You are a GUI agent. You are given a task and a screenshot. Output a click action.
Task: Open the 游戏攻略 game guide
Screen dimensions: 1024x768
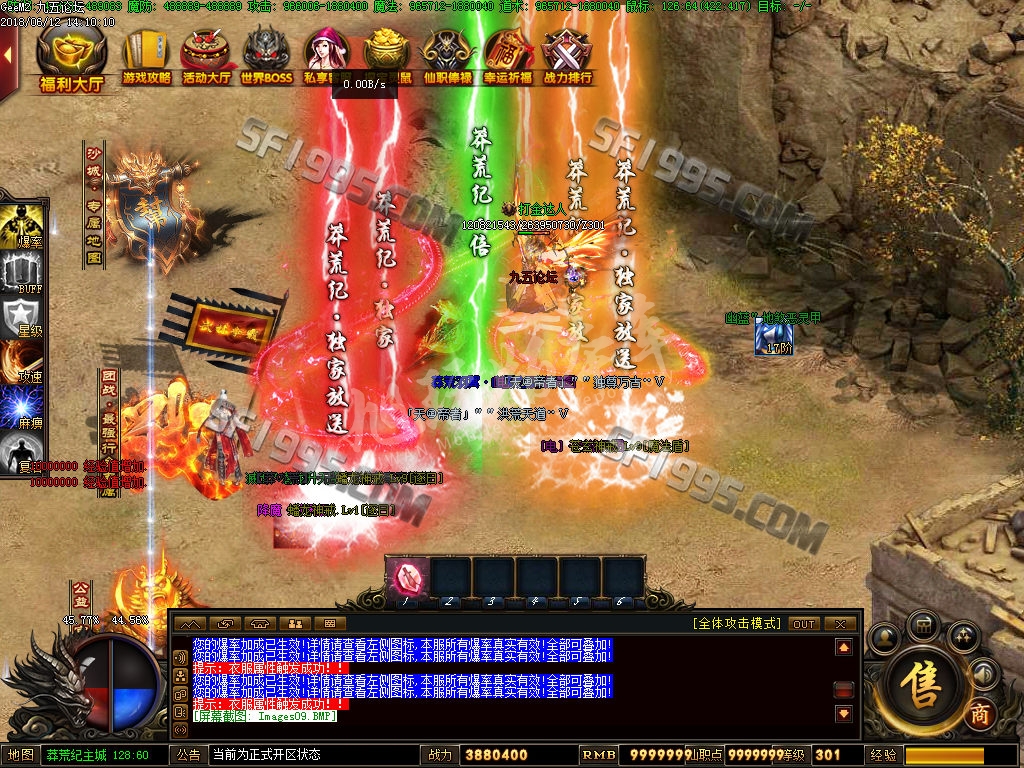coord(146,57)
